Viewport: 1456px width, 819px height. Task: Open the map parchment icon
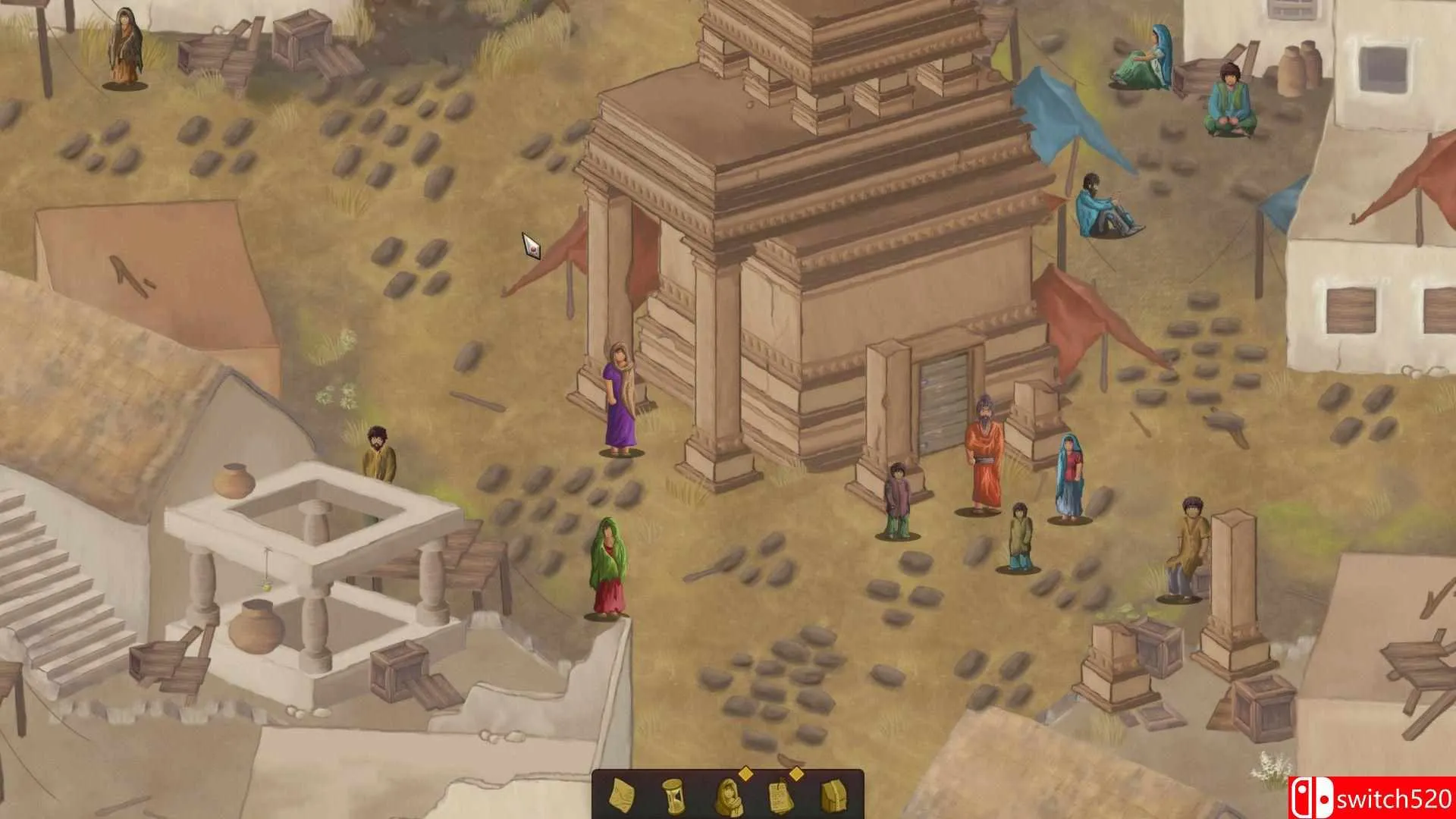click(x=622, y=795)
